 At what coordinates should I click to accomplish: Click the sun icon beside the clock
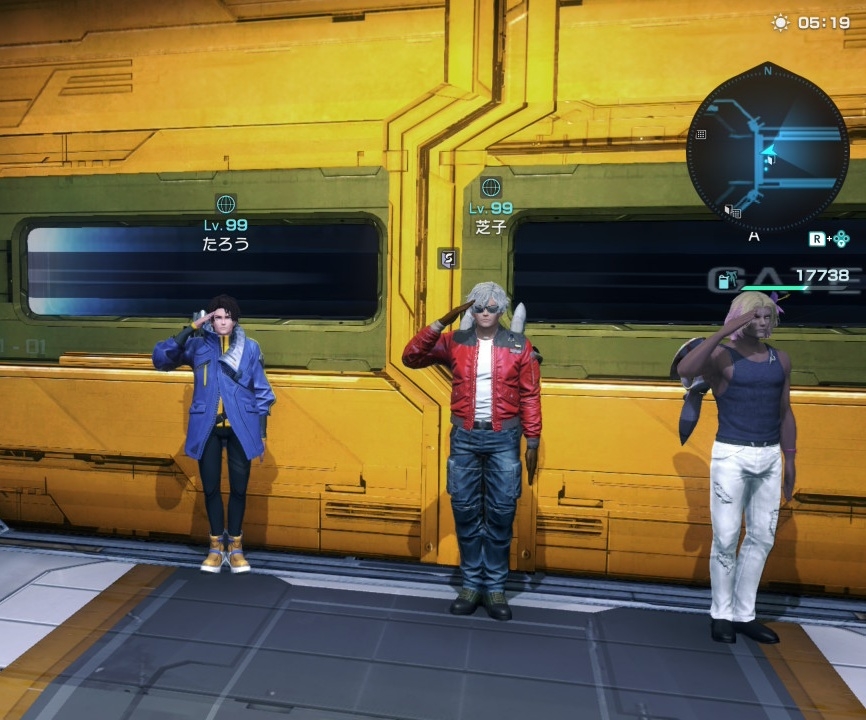pos(780,22)
